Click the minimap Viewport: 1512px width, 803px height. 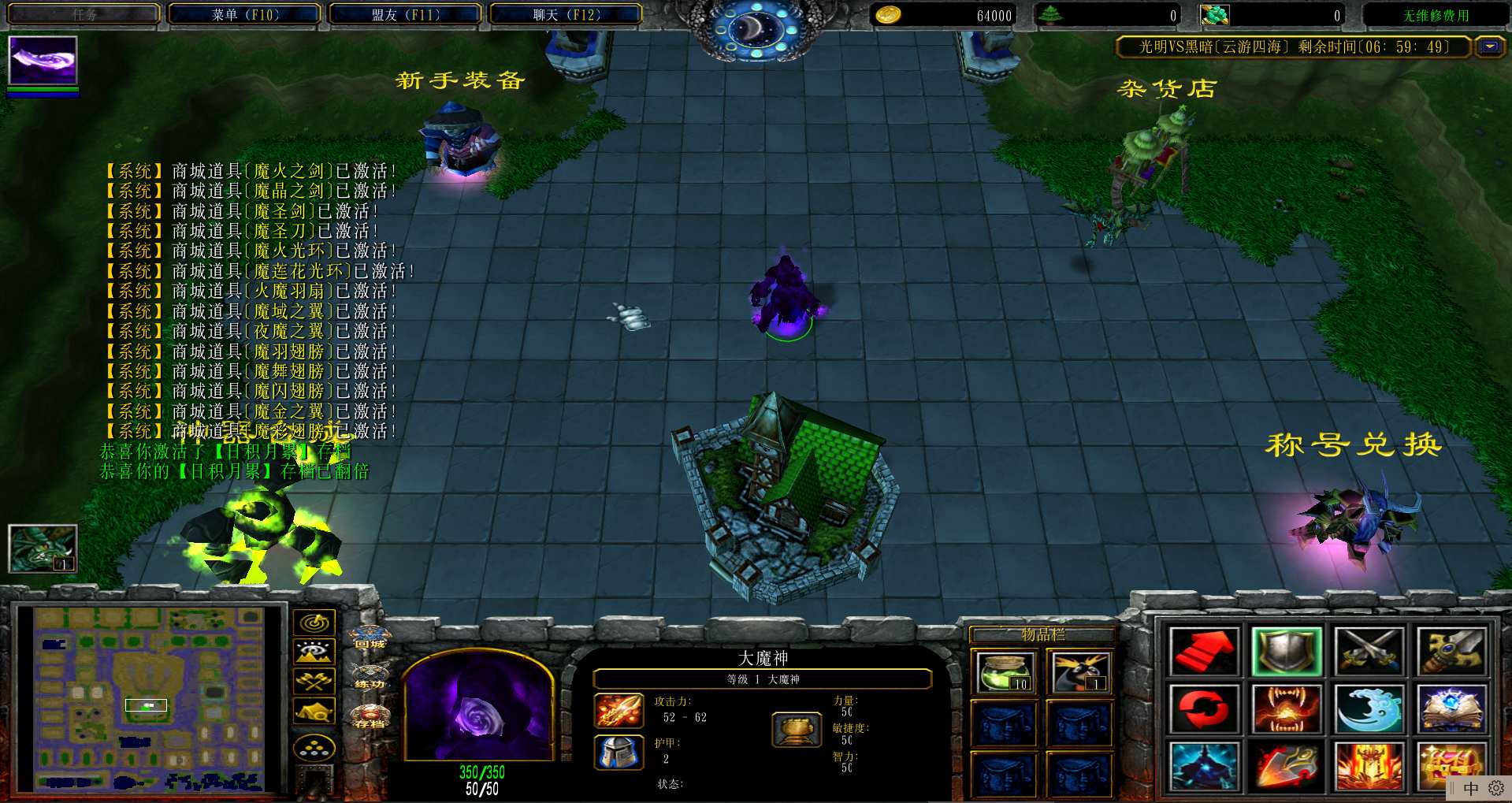point(150,697)
